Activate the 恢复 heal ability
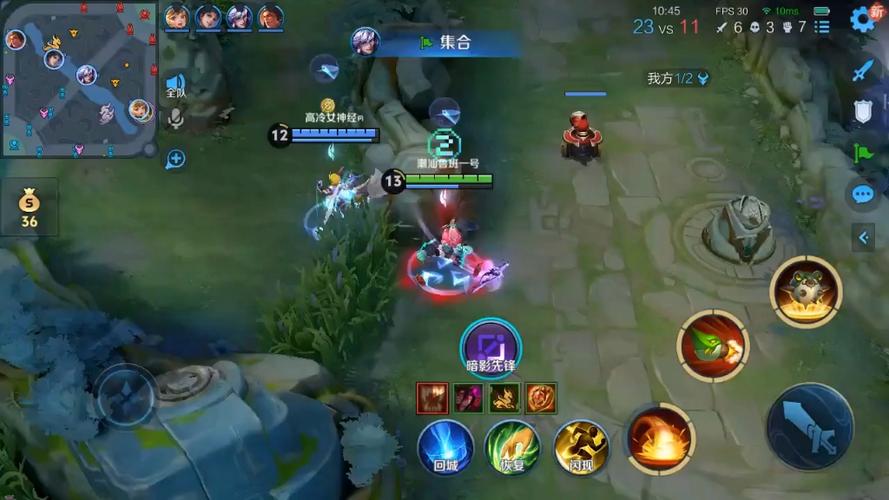 coord(512,446)
